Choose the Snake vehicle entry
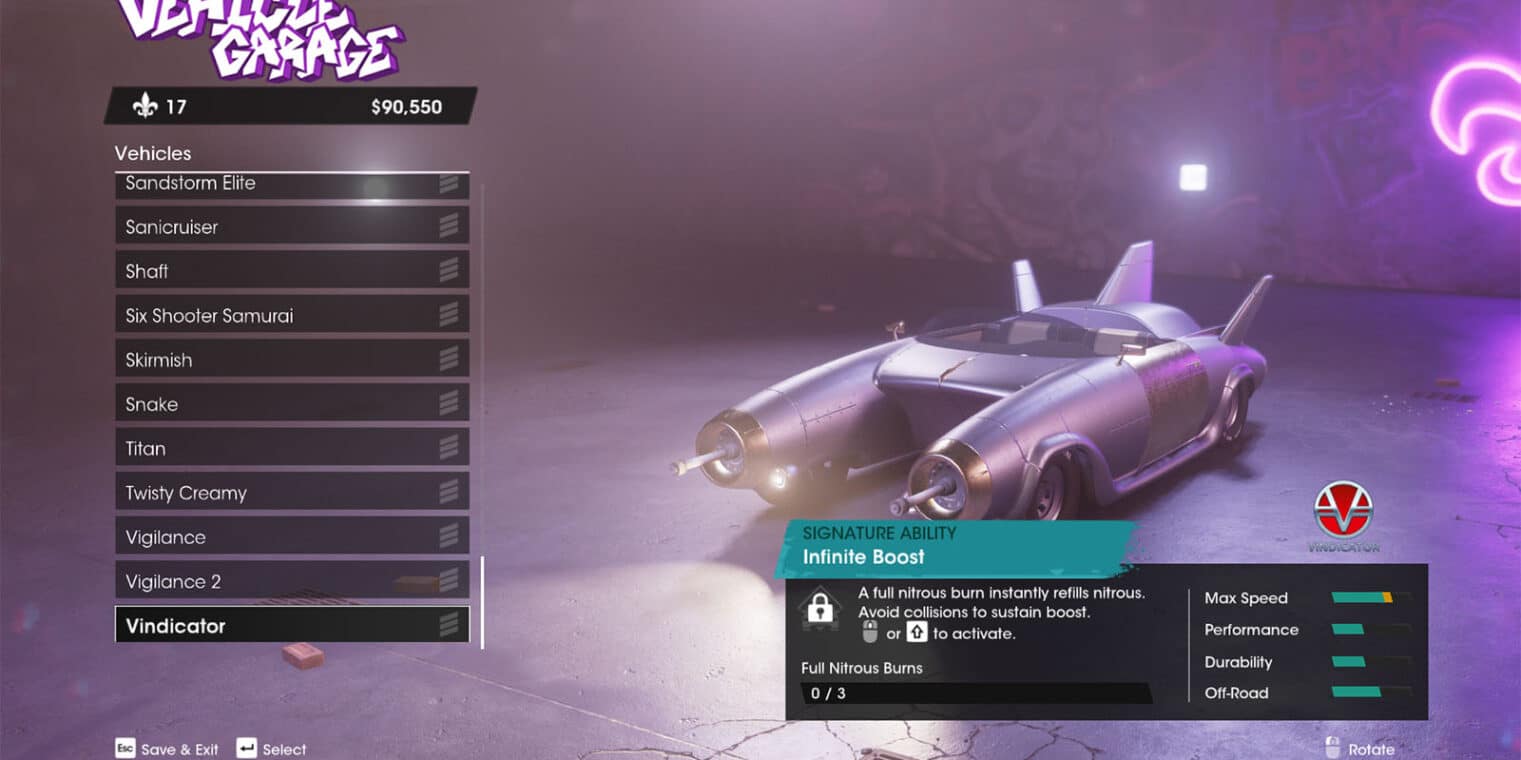Screen dimensions: 1521x760 [x=290, y=404]
